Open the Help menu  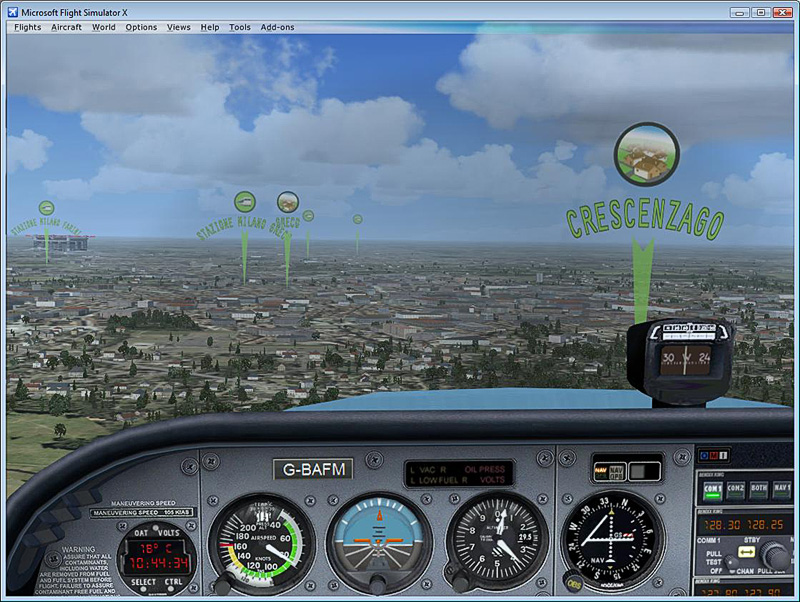[x=209, y=27]
